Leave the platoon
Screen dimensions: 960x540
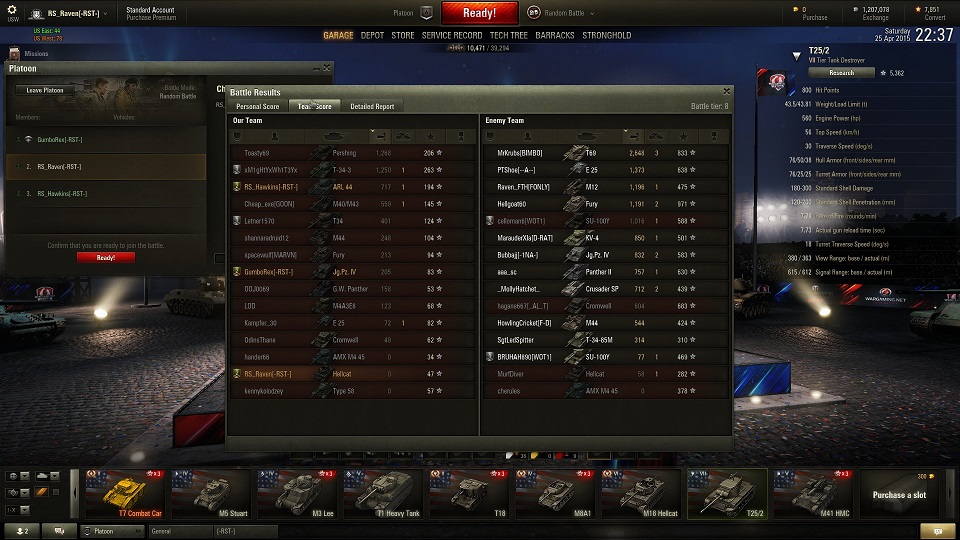[45, 90]
